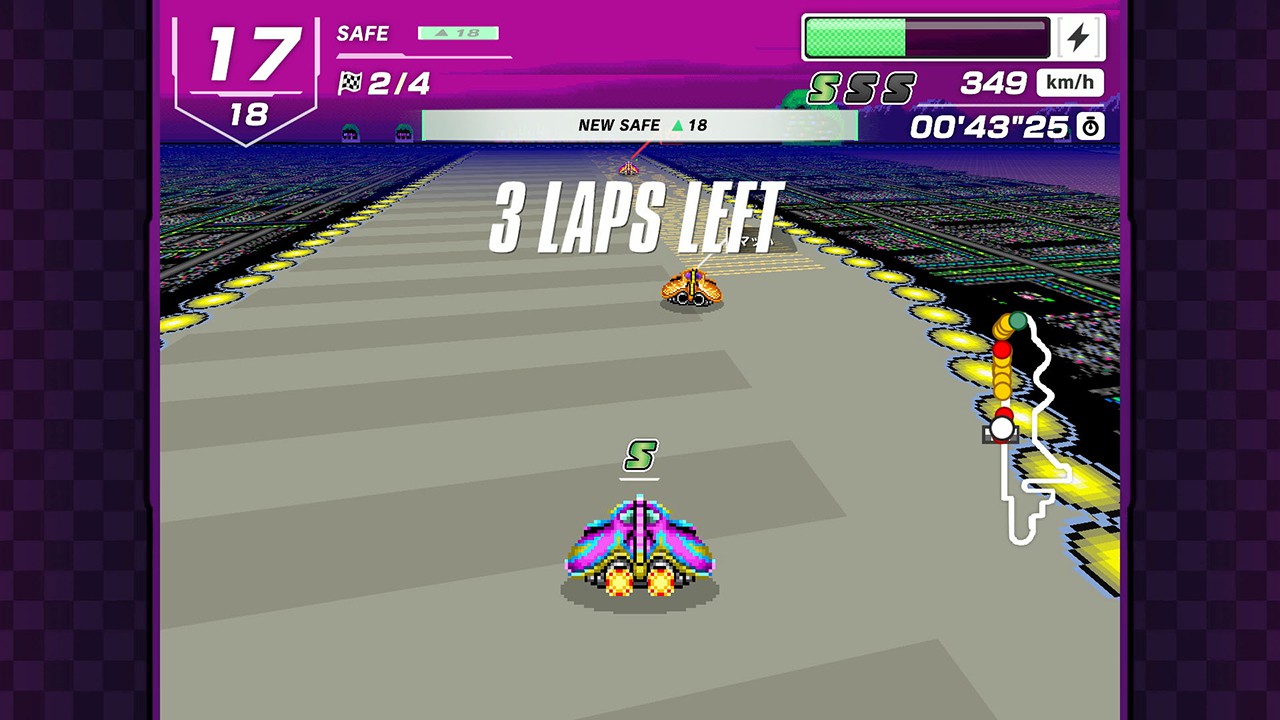Select the green S marker above your machine
Viewport: 1280px width, 720px height.
point(640,456)
